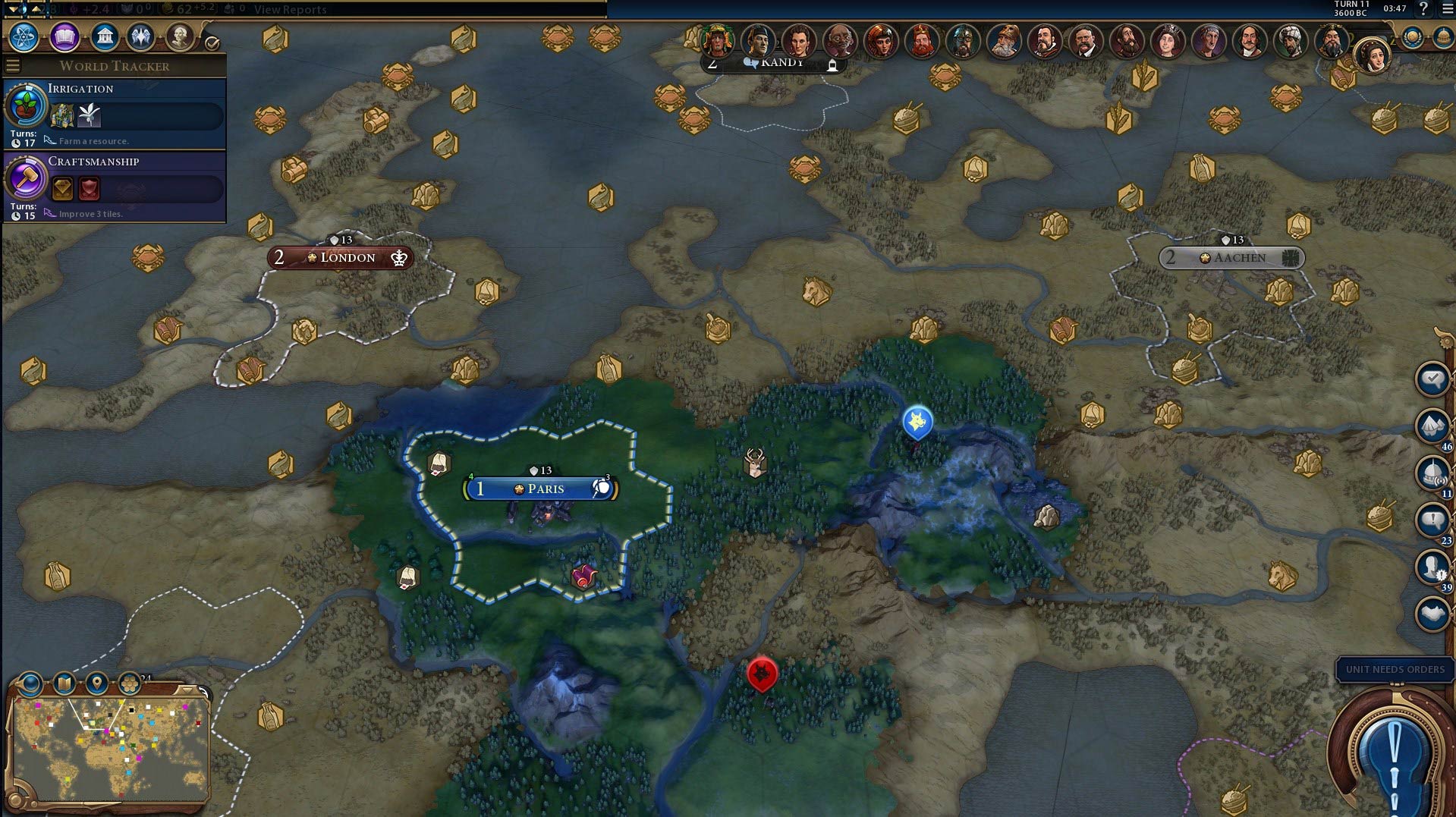Open the Paris city banner
This screenshot has width=1456, height=817.
[x=540, y=489]
